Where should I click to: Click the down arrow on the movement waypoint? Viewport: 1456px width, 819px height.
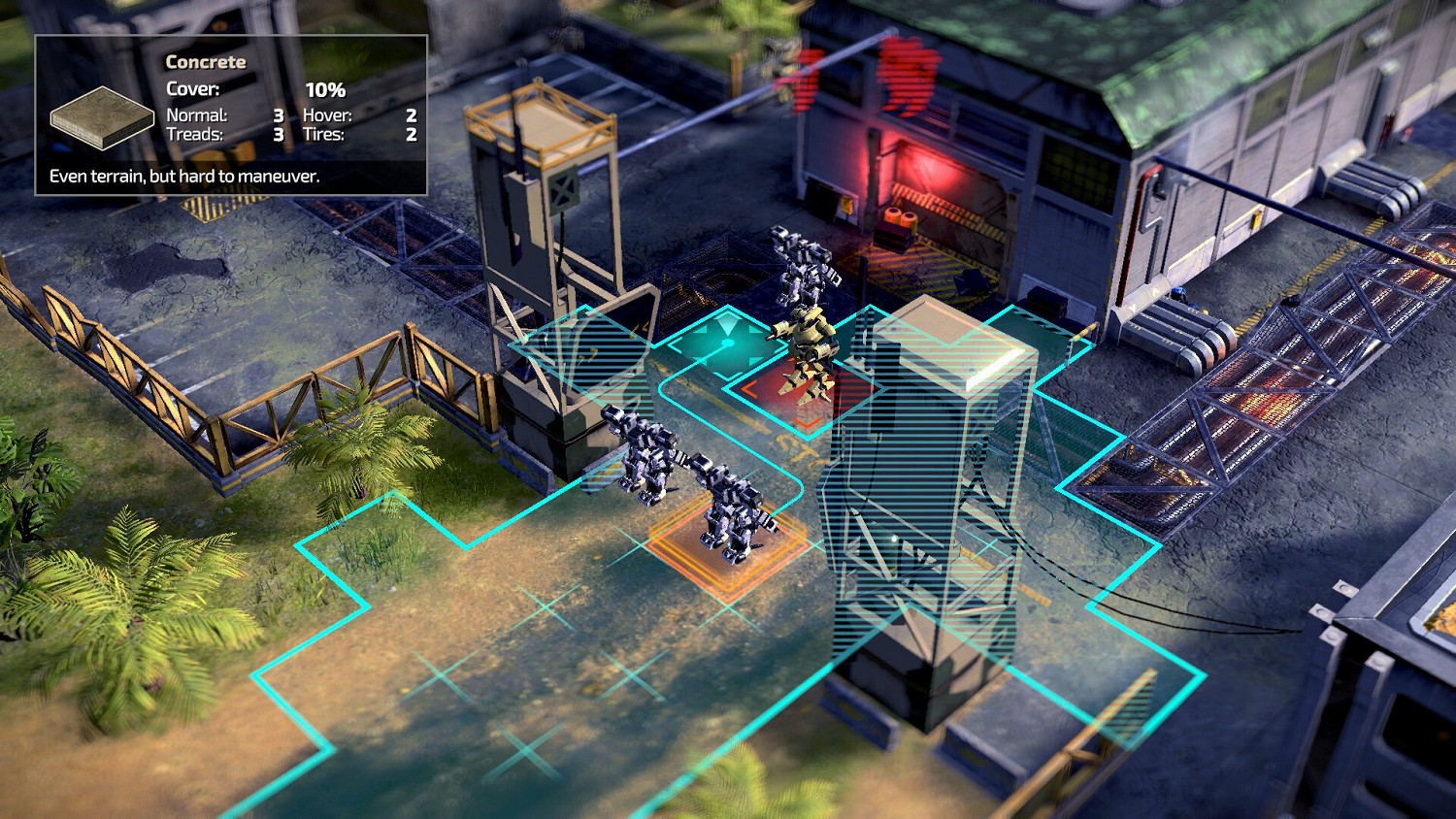point(726,363)
